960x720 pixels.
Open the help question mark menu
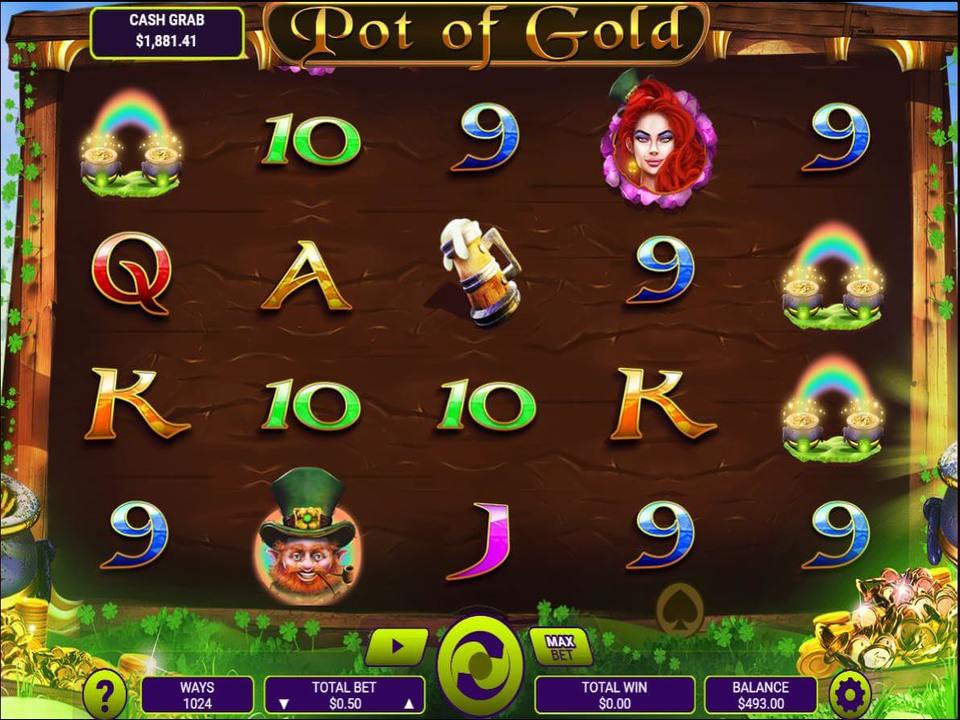pyautogui.click(x=104, y=692)
